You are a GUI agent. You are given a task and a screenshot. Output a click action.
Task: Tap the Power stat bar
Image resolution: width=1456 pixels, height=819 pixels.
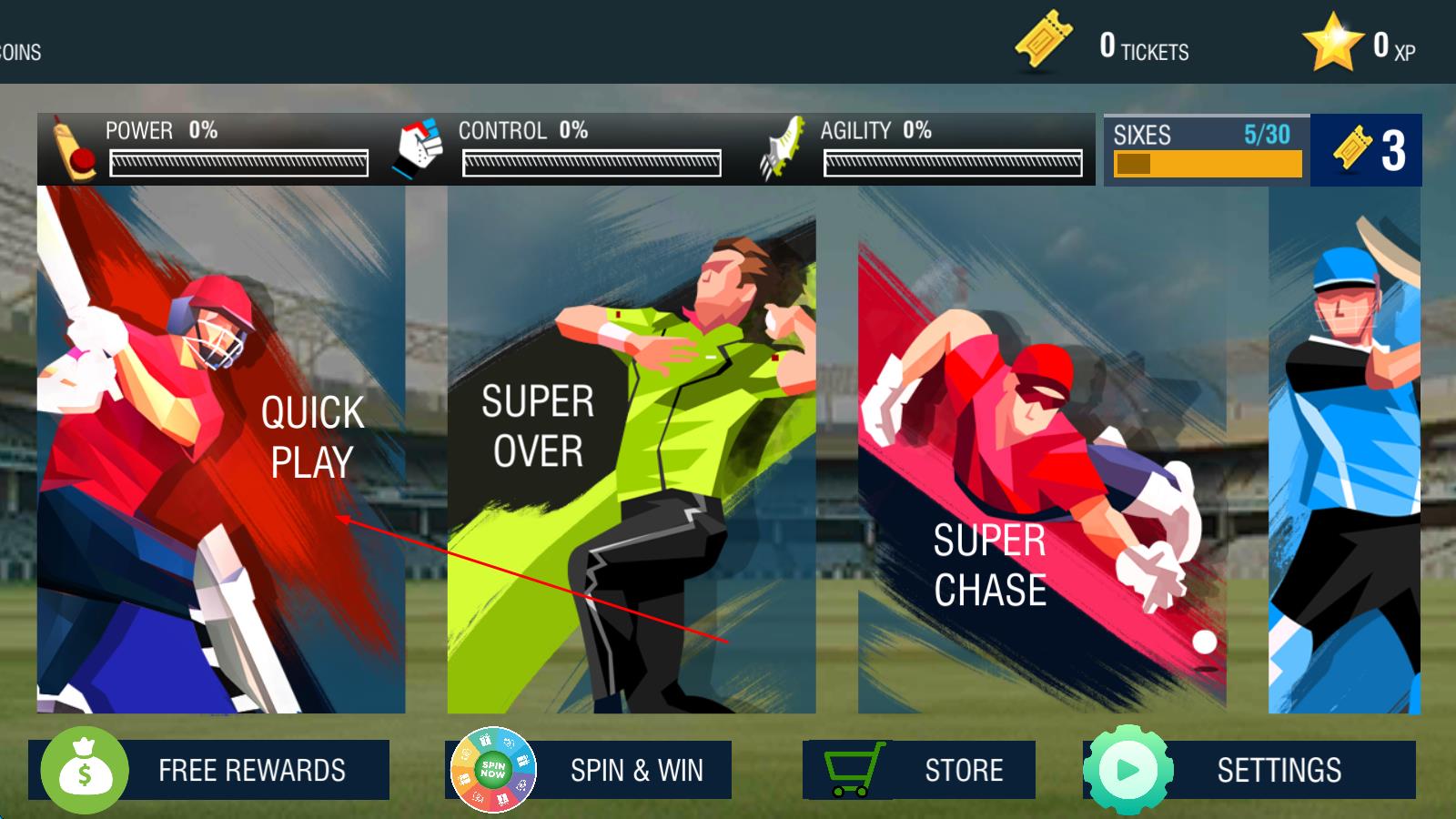tap(238, 163)
